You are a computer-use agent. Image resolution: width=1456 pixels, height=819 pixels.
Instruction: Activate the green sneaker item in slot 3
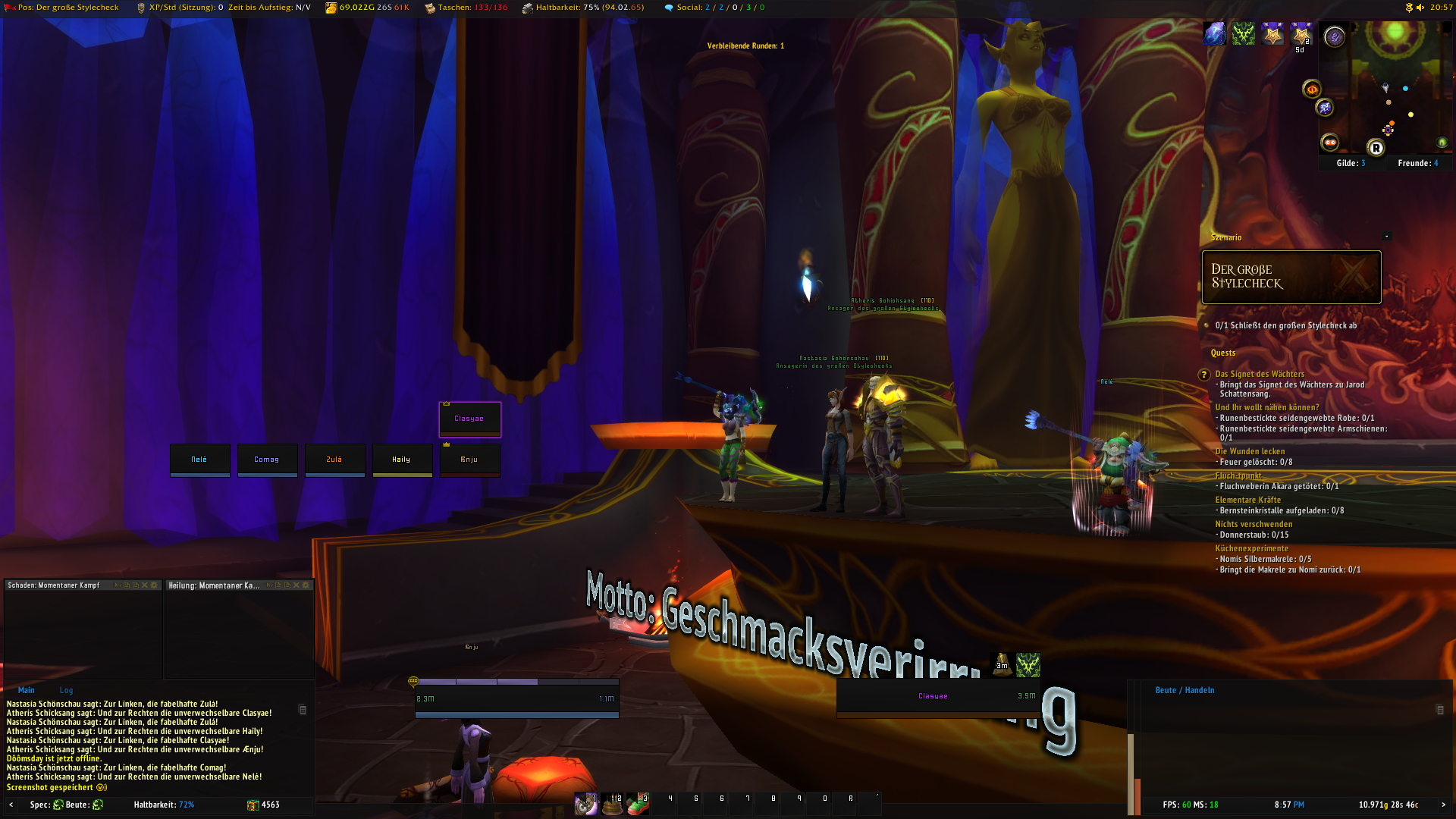tap(638, 804)
